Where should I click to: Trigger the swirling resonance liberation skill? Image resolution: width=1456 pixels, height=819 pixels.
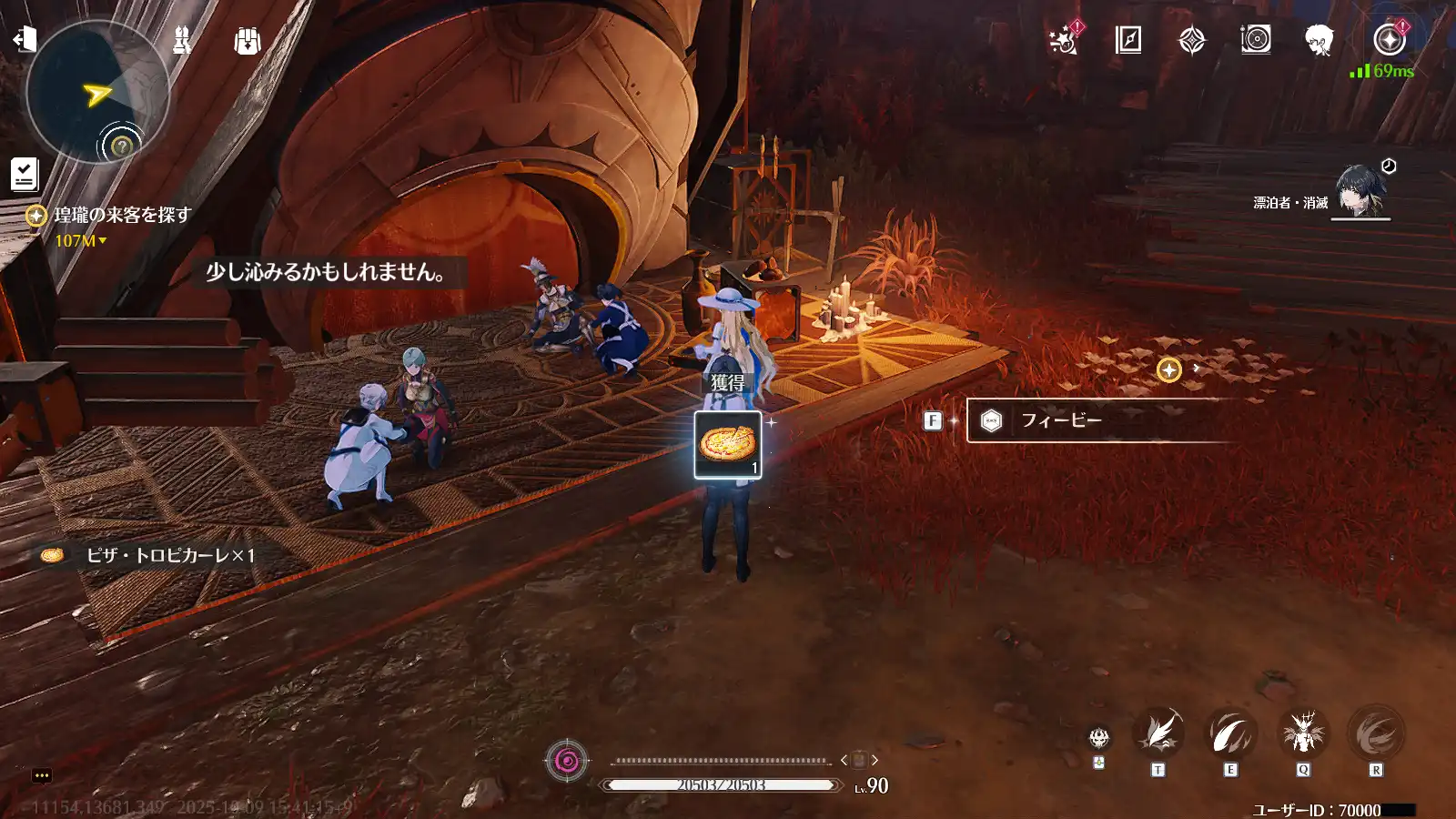1376,733
